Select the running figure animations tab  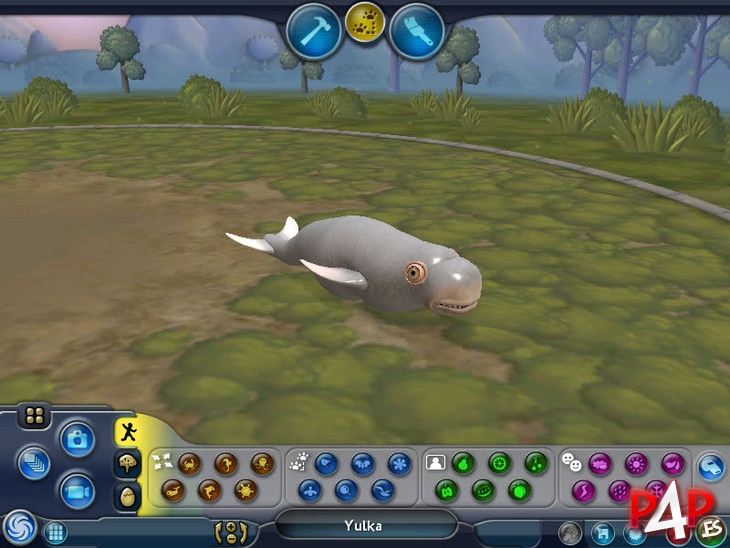point(129,432)
